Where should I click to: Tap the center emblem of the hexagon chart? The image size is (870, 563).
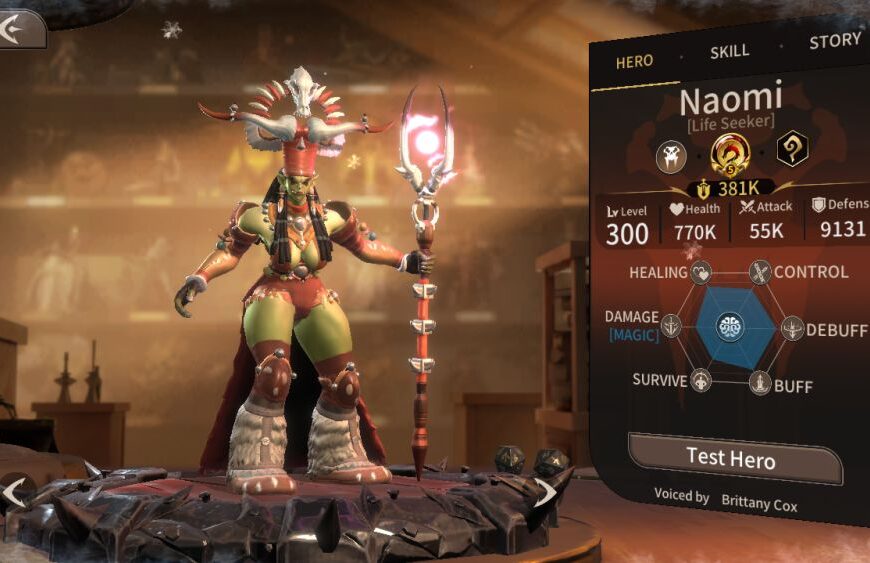(731, 327)
